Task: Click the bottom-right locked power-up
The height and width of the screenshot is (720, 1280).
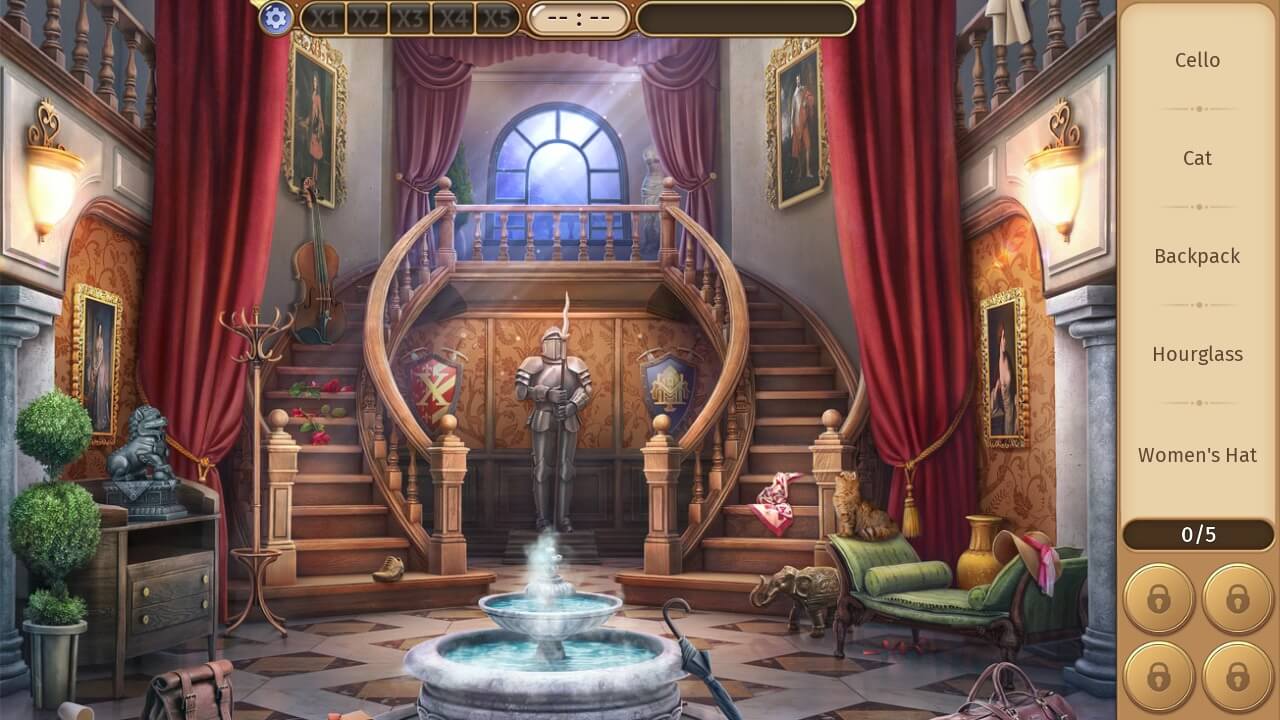Action: (x=1236, y=676)
